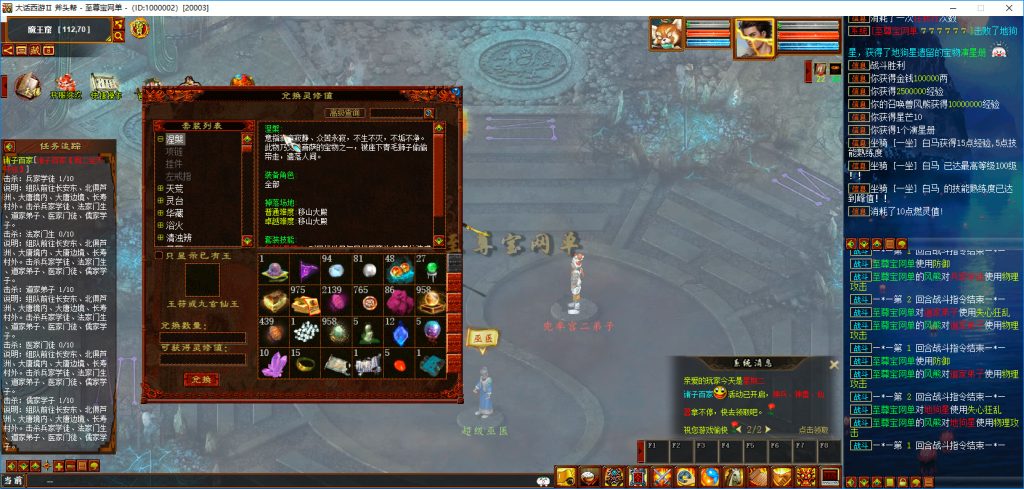Click the crossed swords icon in the bottom bar
This screenshot has width=1024, height=489.
[660, 477]
